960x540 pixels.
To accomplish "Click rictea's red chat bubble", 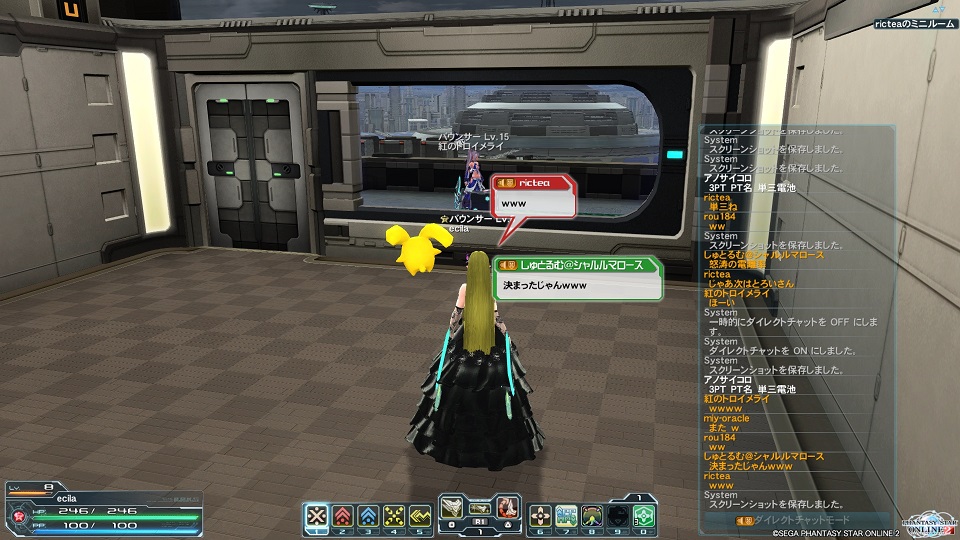I will coord(534,196).
